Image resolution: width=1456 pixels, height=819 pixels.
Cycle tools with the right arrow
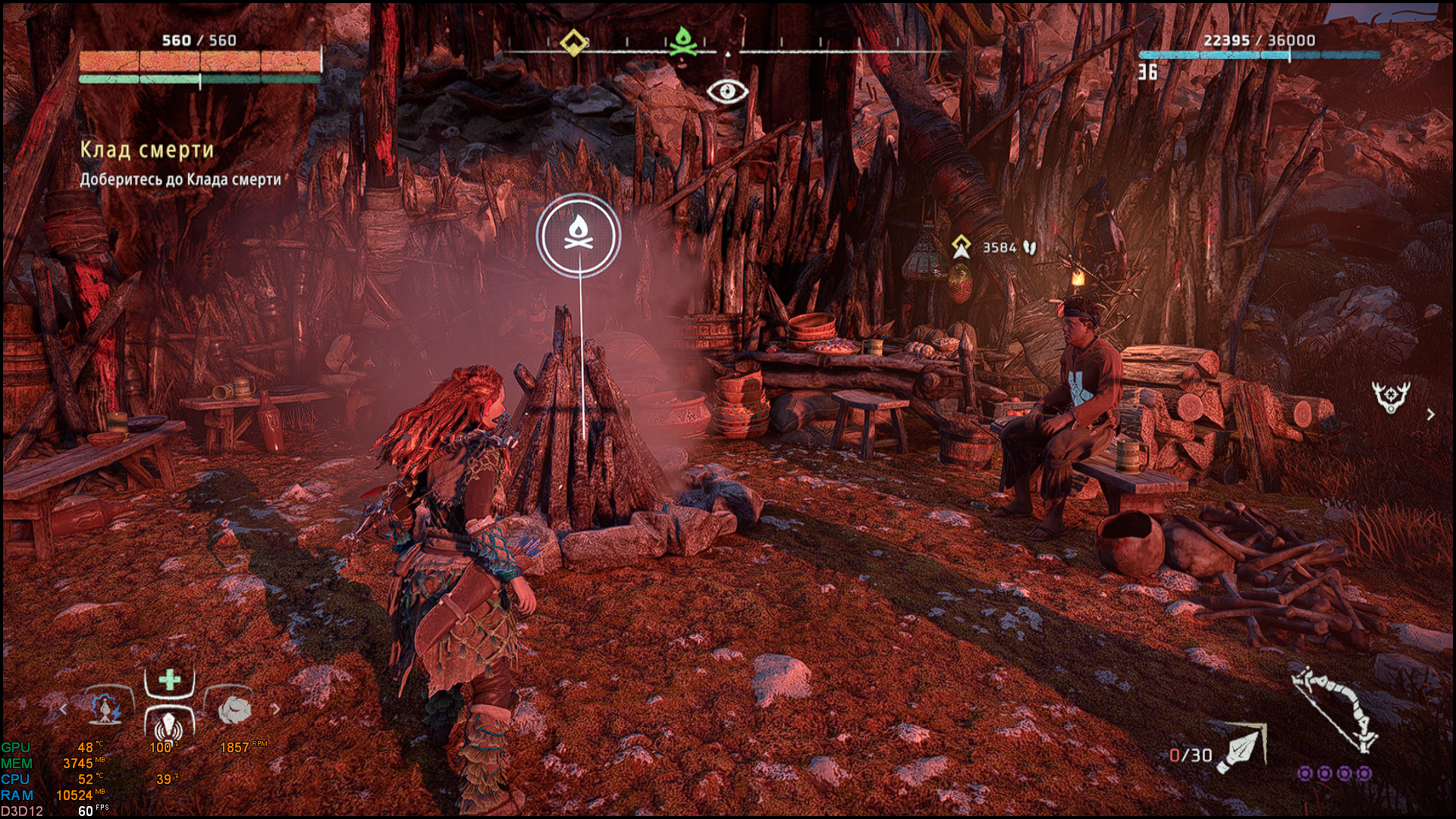(276, 709)
